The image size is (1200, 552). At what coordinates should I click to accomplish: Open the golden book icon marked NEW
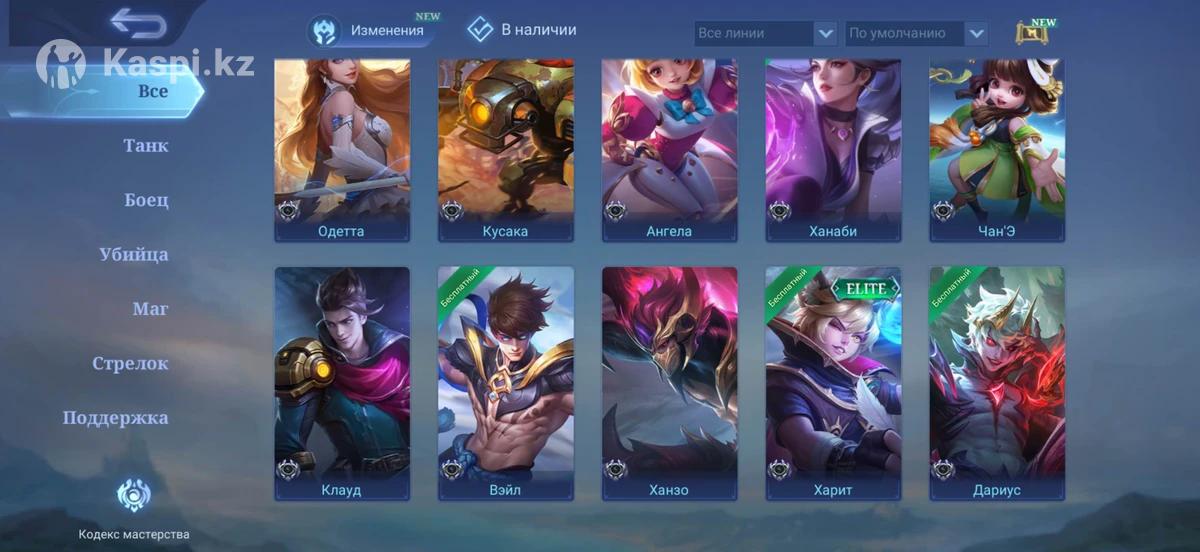point(1032,33)
